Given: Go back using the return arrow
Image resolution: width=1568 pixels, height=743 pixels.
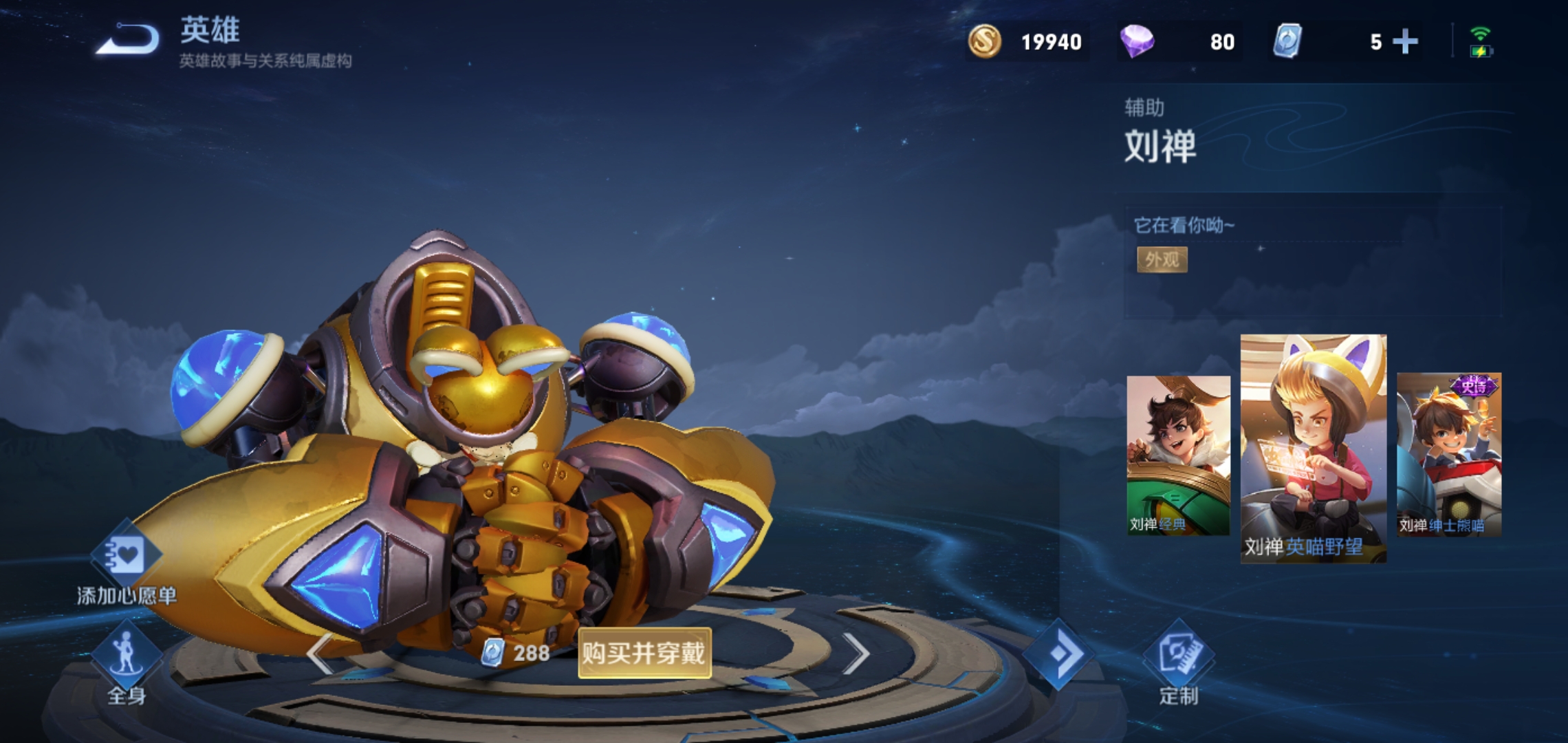Looking at the screenshot, I should (x=128, y=39).
